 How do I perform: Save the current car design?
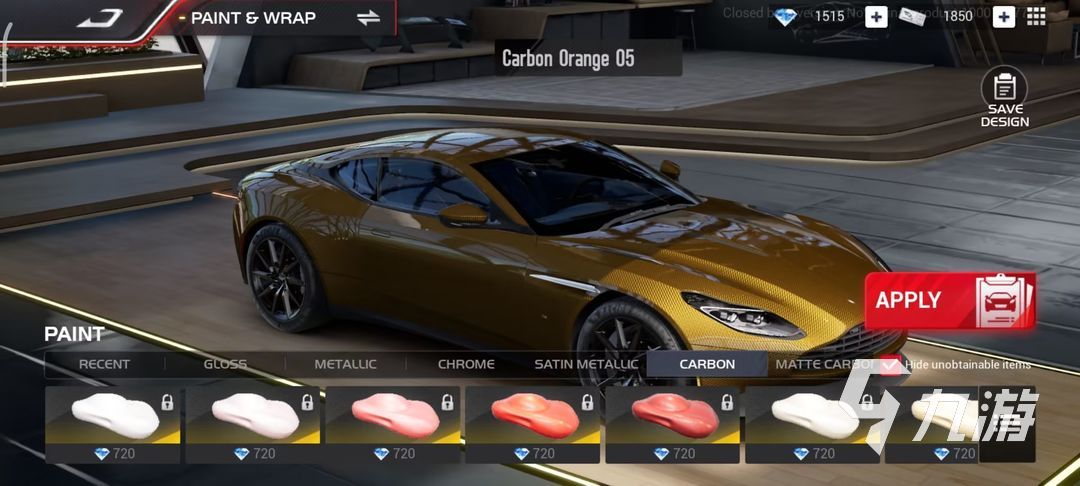(1004, 99)
